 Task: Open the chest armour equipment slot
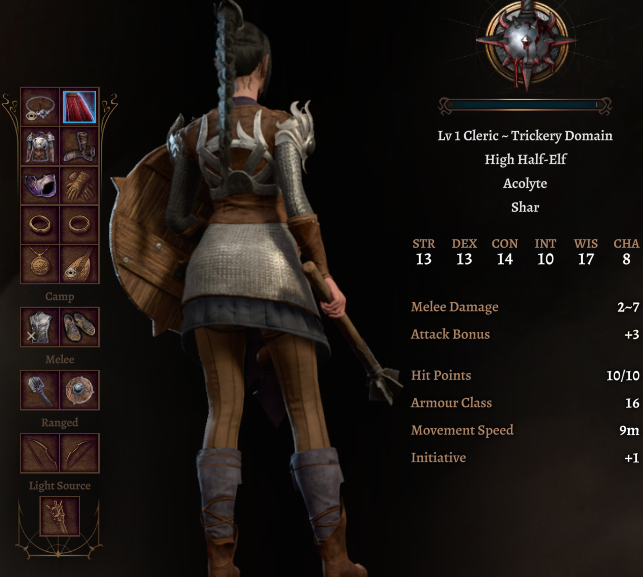coord(41,146)
